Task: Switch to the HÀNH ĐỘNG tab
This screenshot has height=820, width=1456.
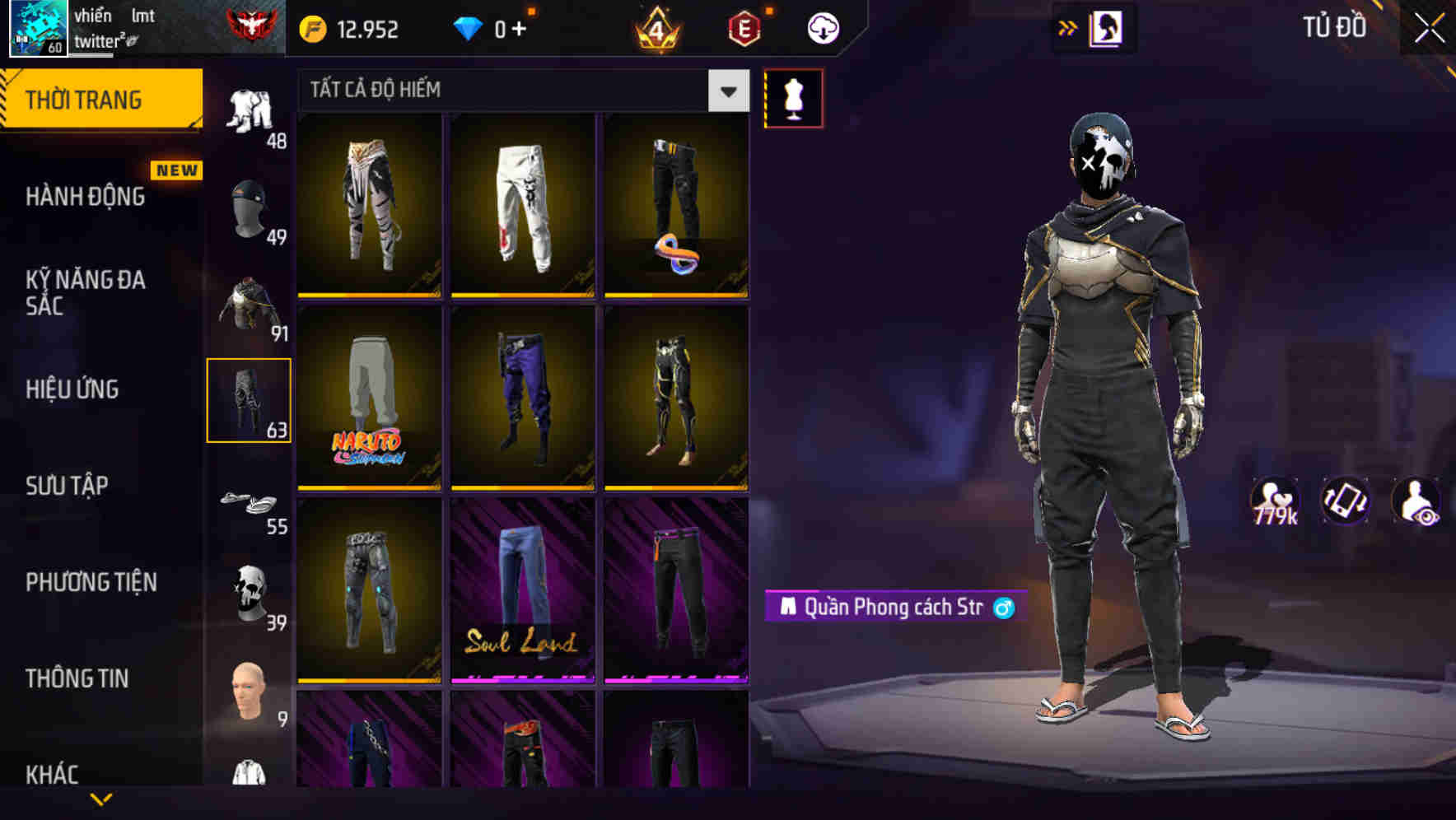Action: point(86,196)
